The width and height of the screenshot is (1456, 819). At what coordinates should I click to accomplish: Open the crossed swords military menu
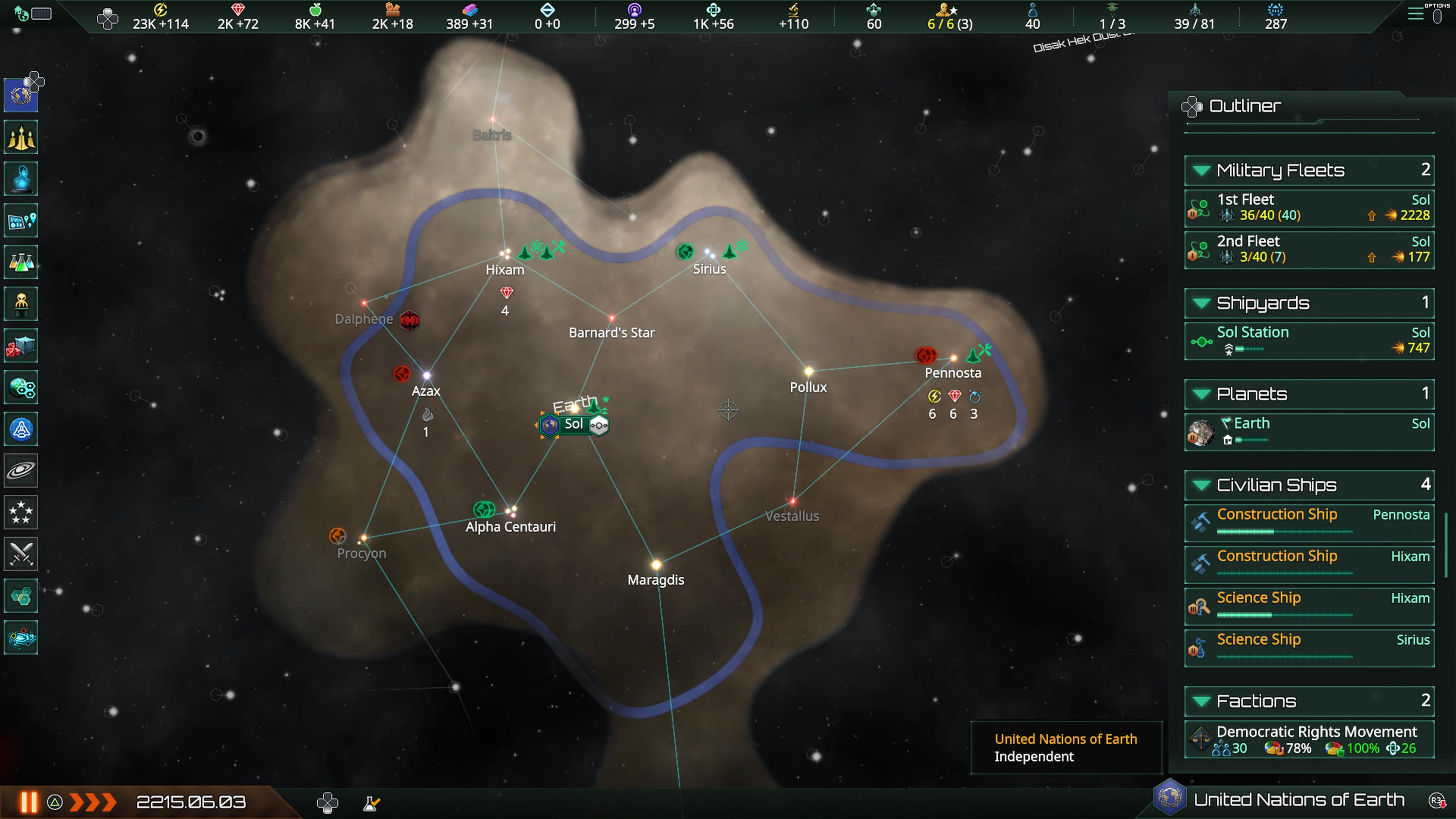point(21,554)
